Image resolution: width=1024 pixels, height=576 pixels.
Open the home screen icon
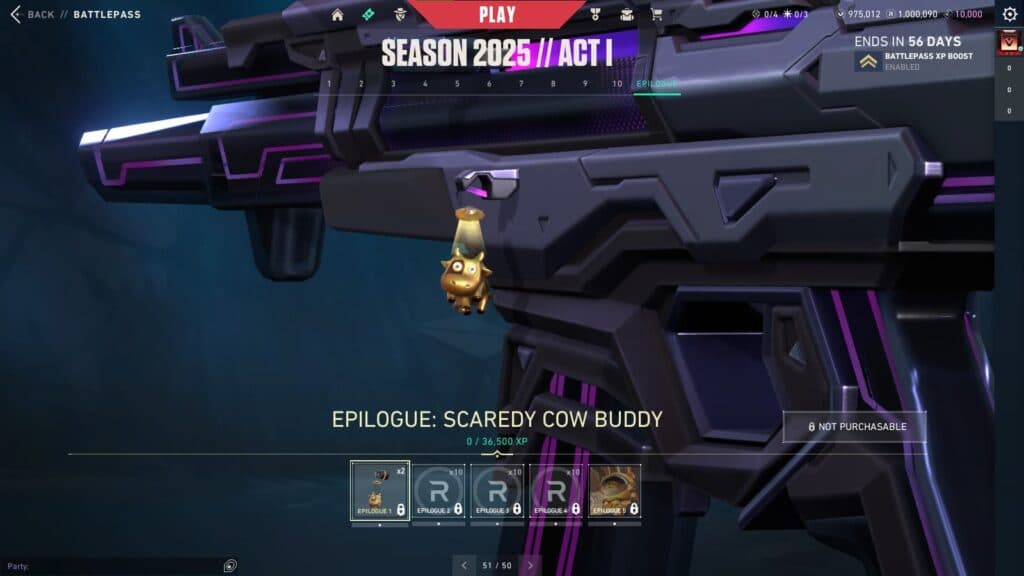pos(337,15)
